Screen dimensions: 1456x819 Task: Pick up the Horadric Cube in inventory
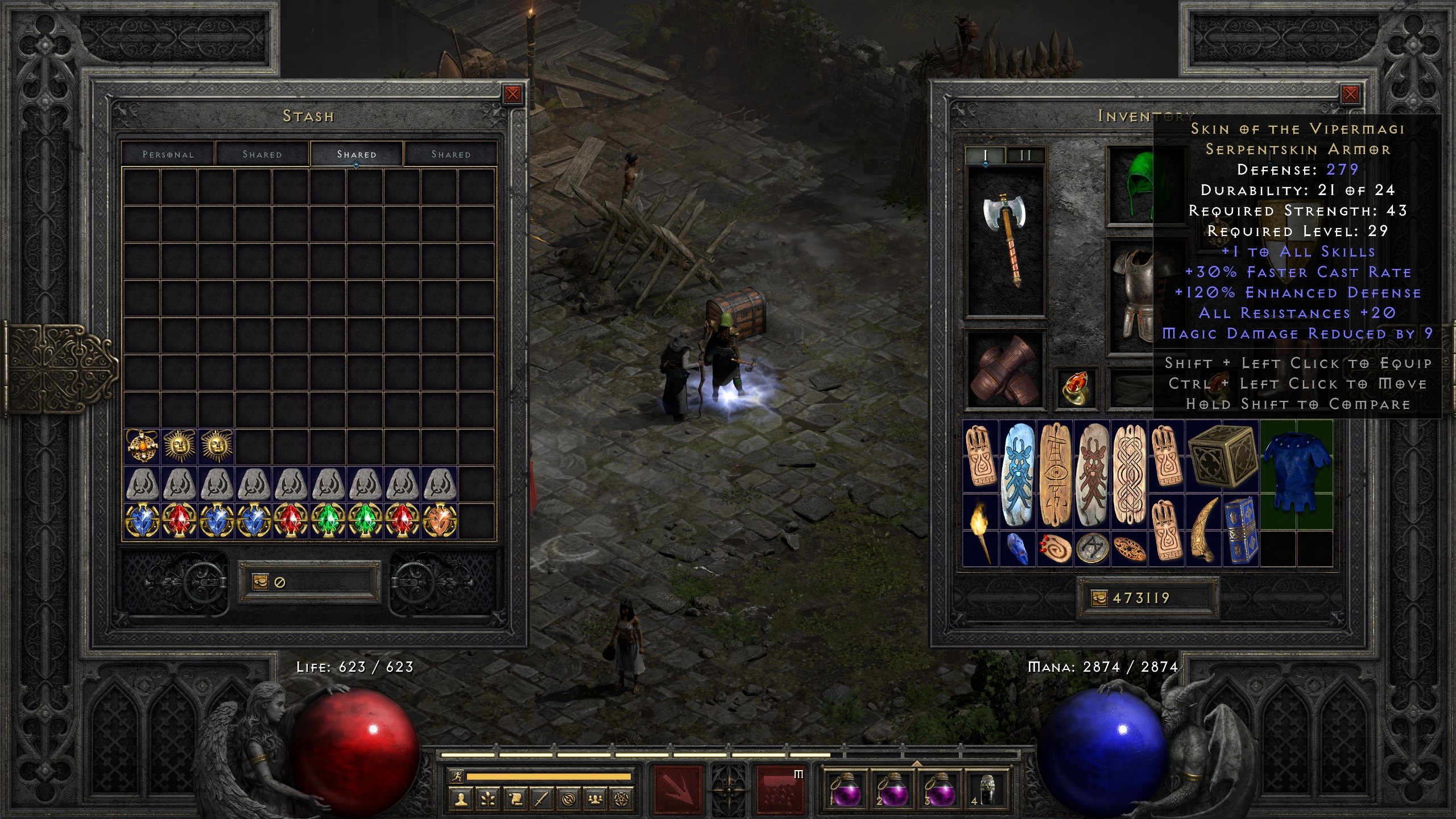tap(1222, 457)
